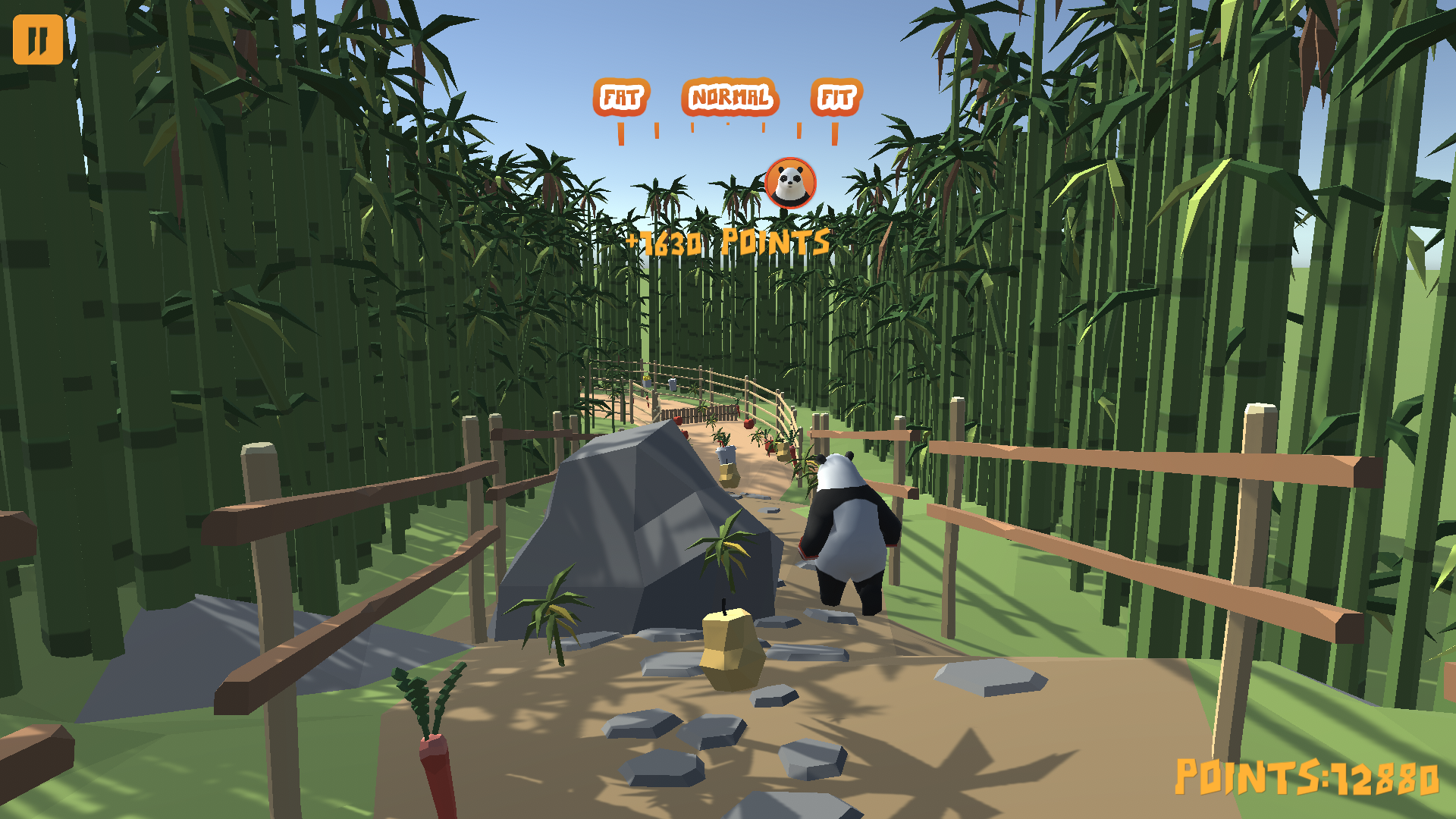
Task: Click the tick mark nearest the panda indicator
Action: click(799, 132)
